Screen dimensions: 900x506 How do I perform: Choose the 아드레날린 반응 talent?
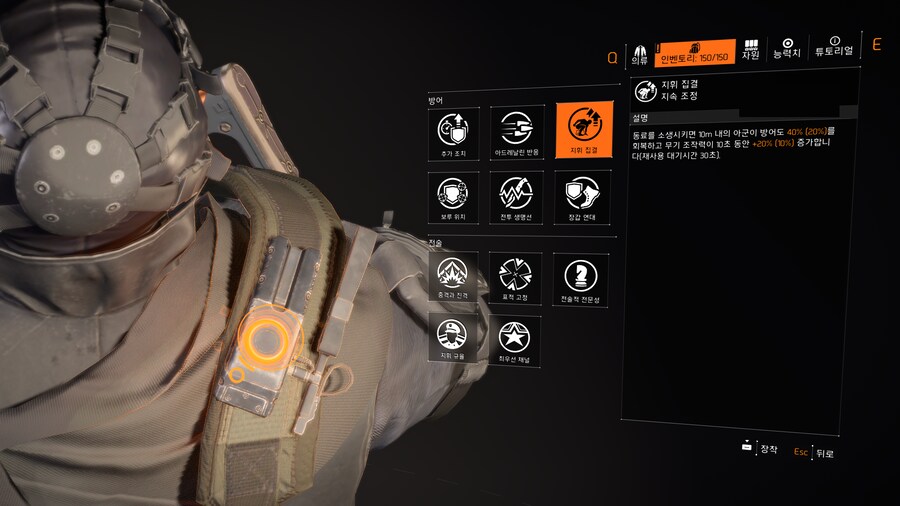(516, 130)
